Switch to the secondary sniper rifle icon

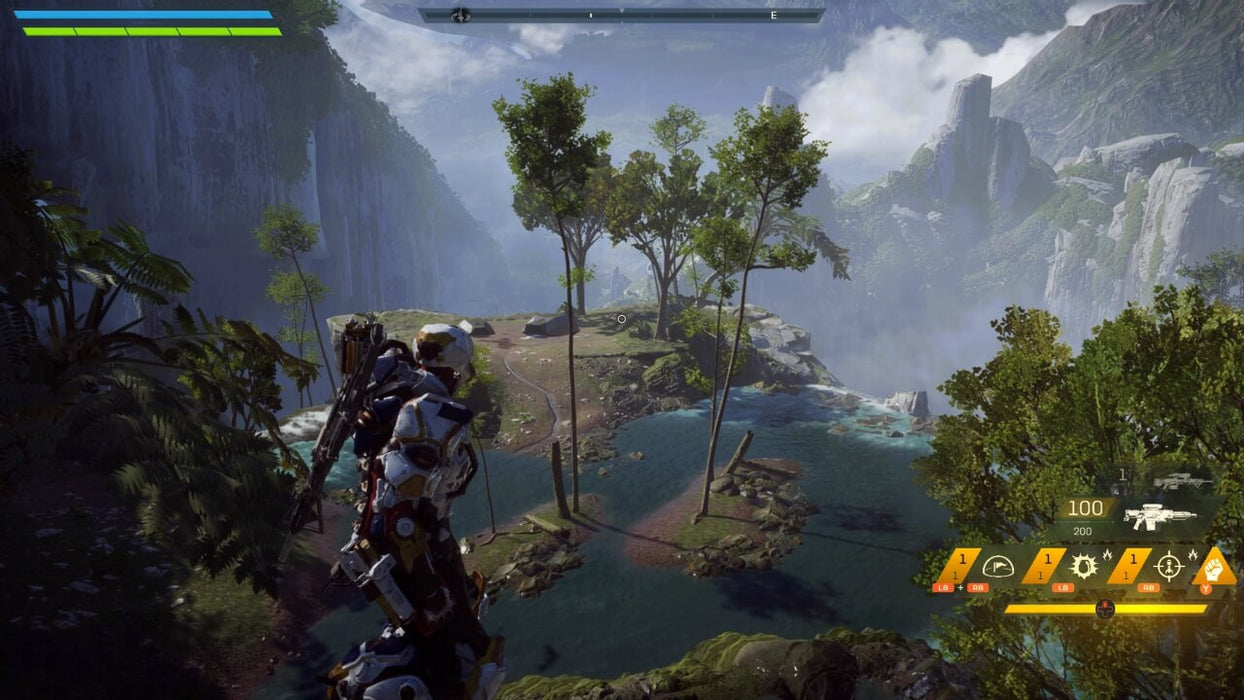click(x=1182, y=481)
